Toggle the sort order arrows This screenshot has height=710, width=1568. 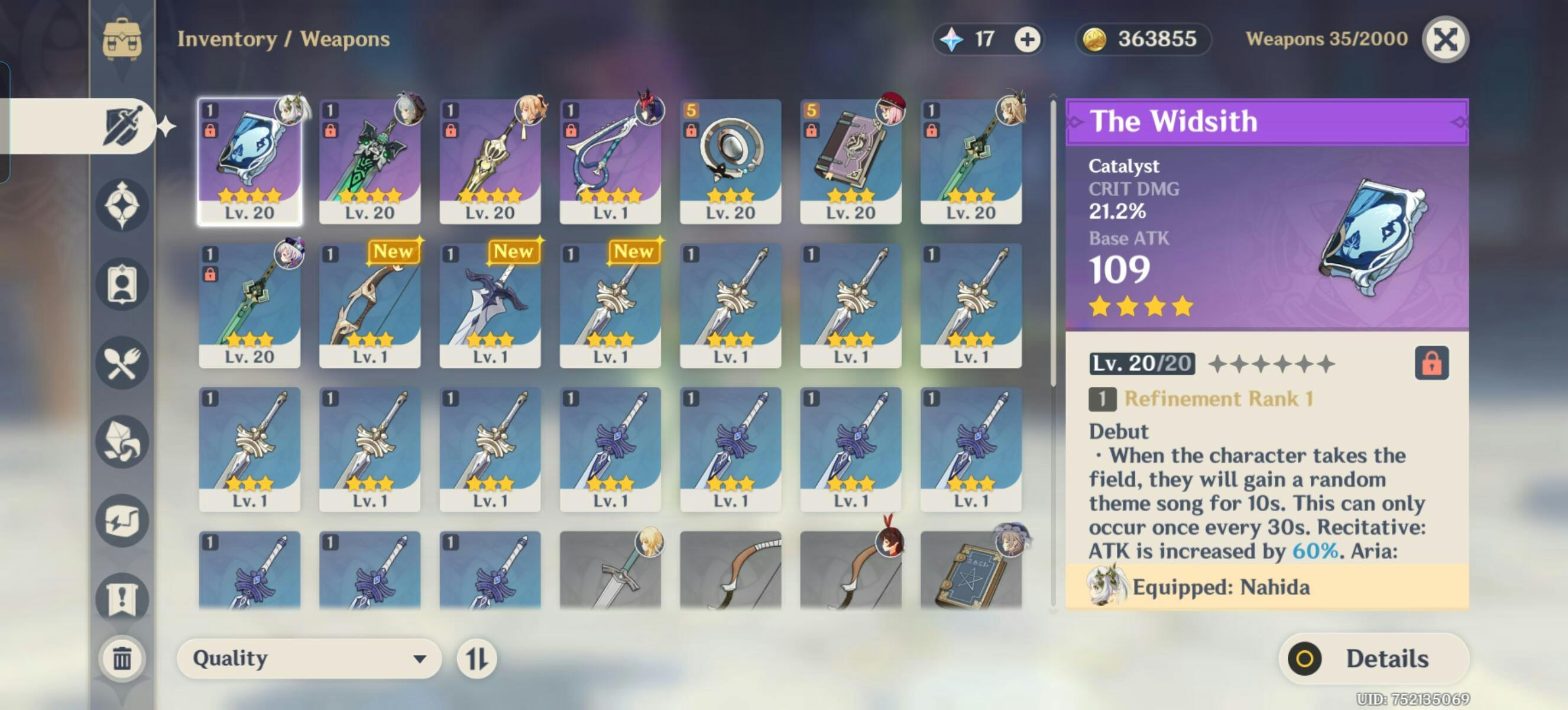pos(477,659)
